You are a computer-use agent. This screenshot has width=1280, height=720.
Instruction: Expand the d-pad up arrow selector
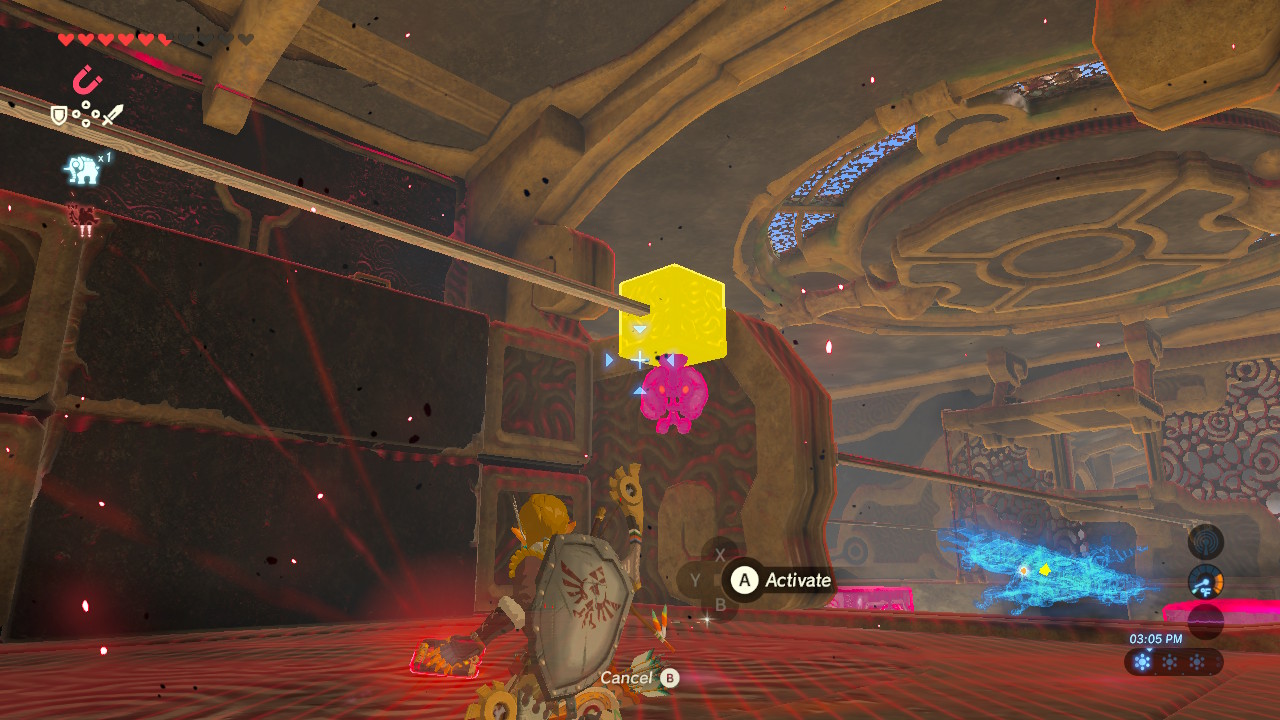pos(86,105)
